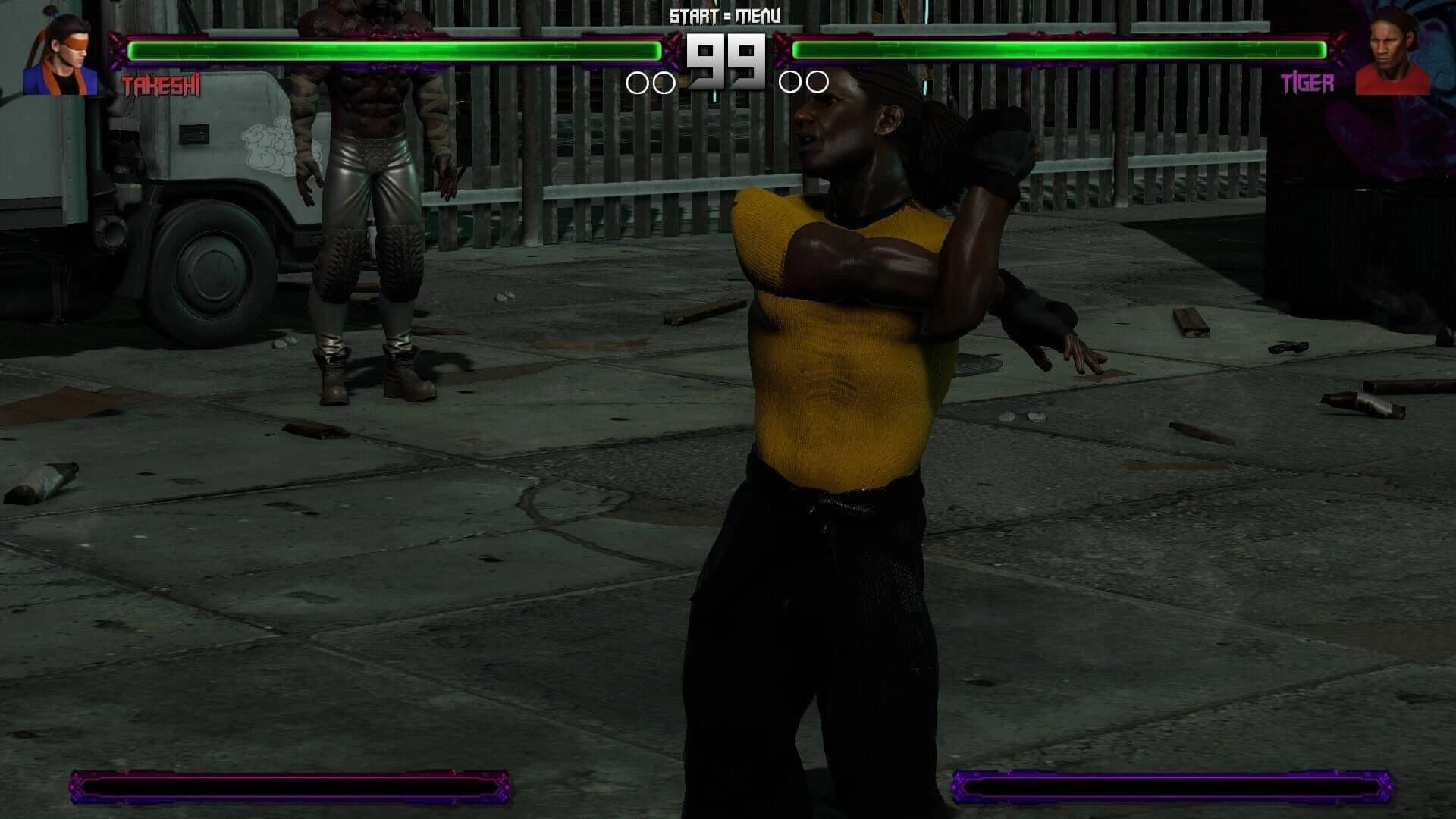1456x819 pixels.
Task: Open the menu via START = MENU text
Action: click(x=726, y=13)
